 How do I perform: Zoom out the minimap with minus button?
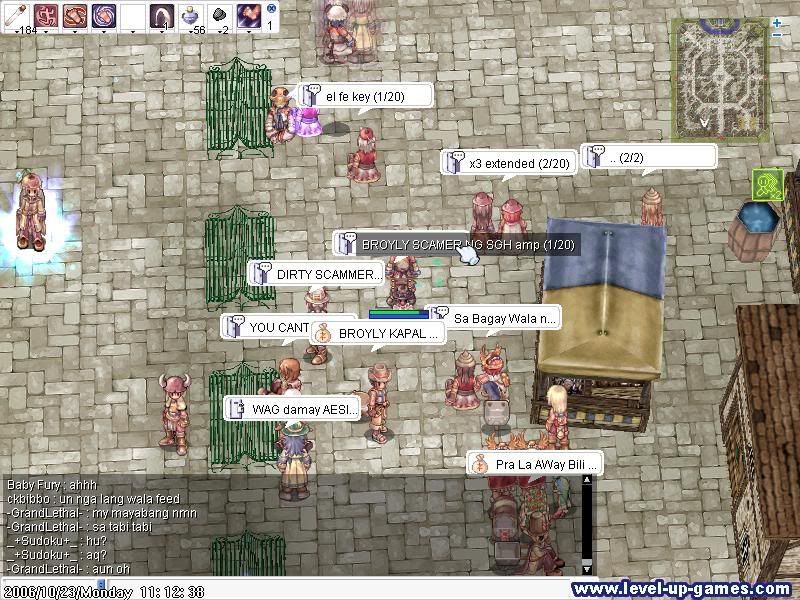coord(778,35)
